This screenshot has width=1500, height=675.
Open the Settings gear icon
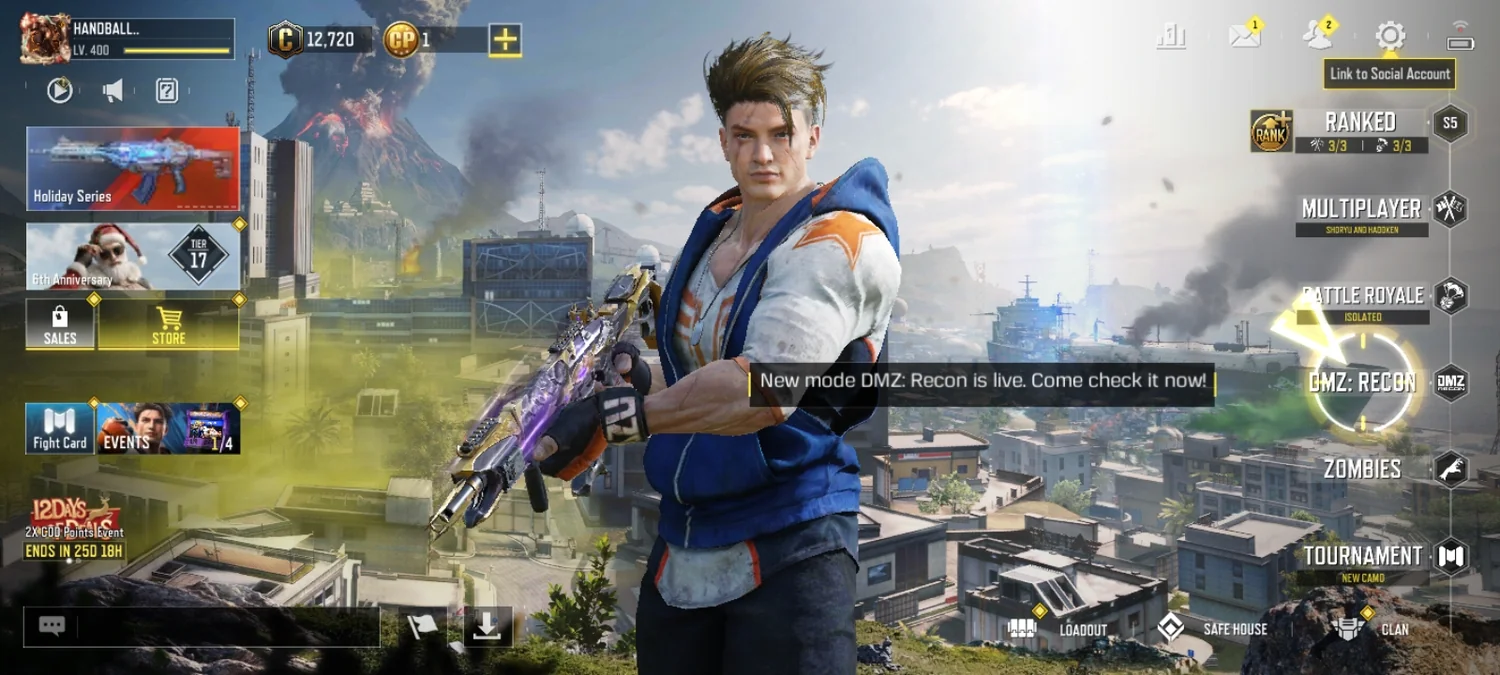(x=1390, y=37)
